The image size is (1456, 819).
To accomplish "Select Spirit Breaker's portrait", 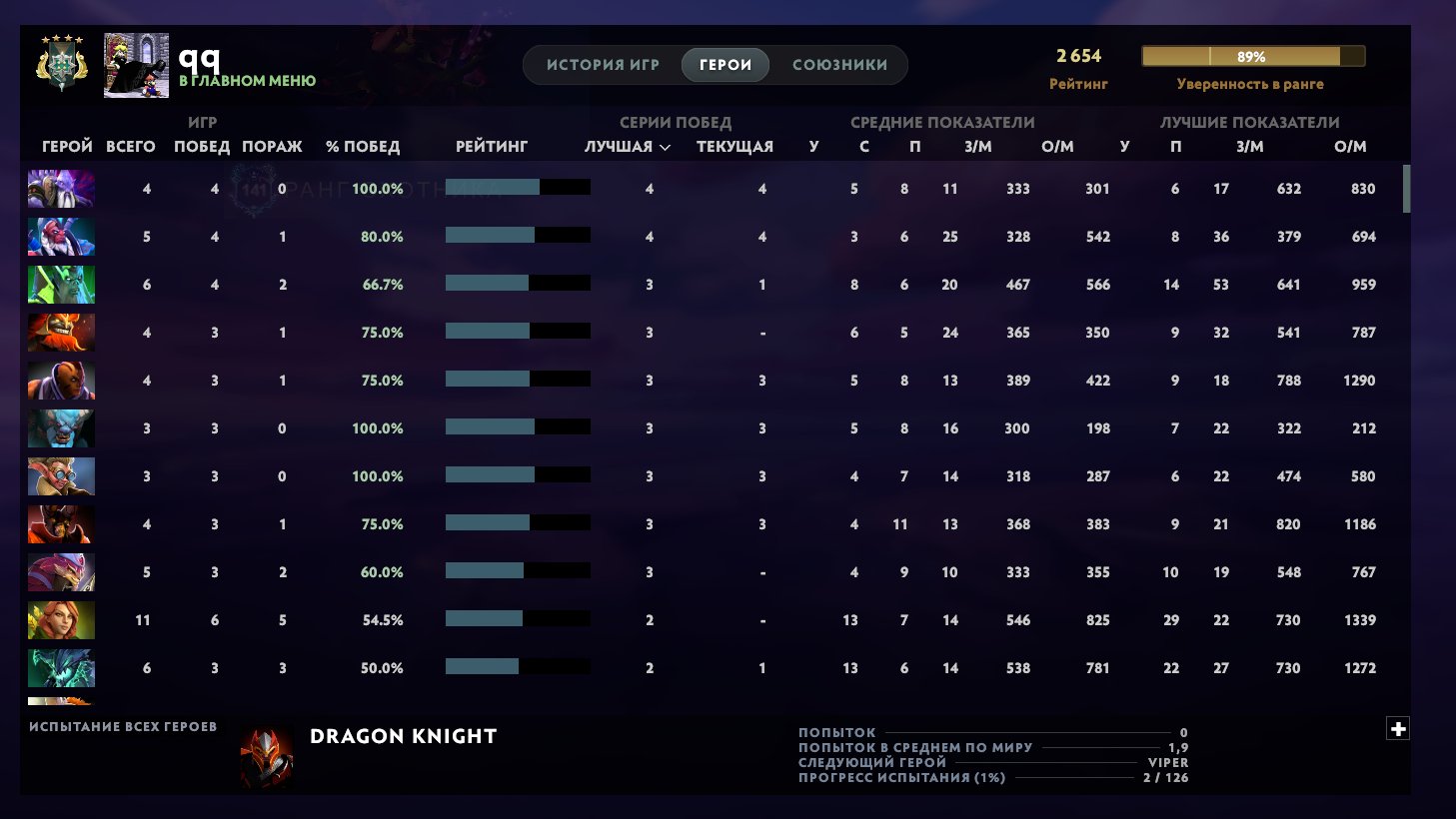I will (60, 427).
